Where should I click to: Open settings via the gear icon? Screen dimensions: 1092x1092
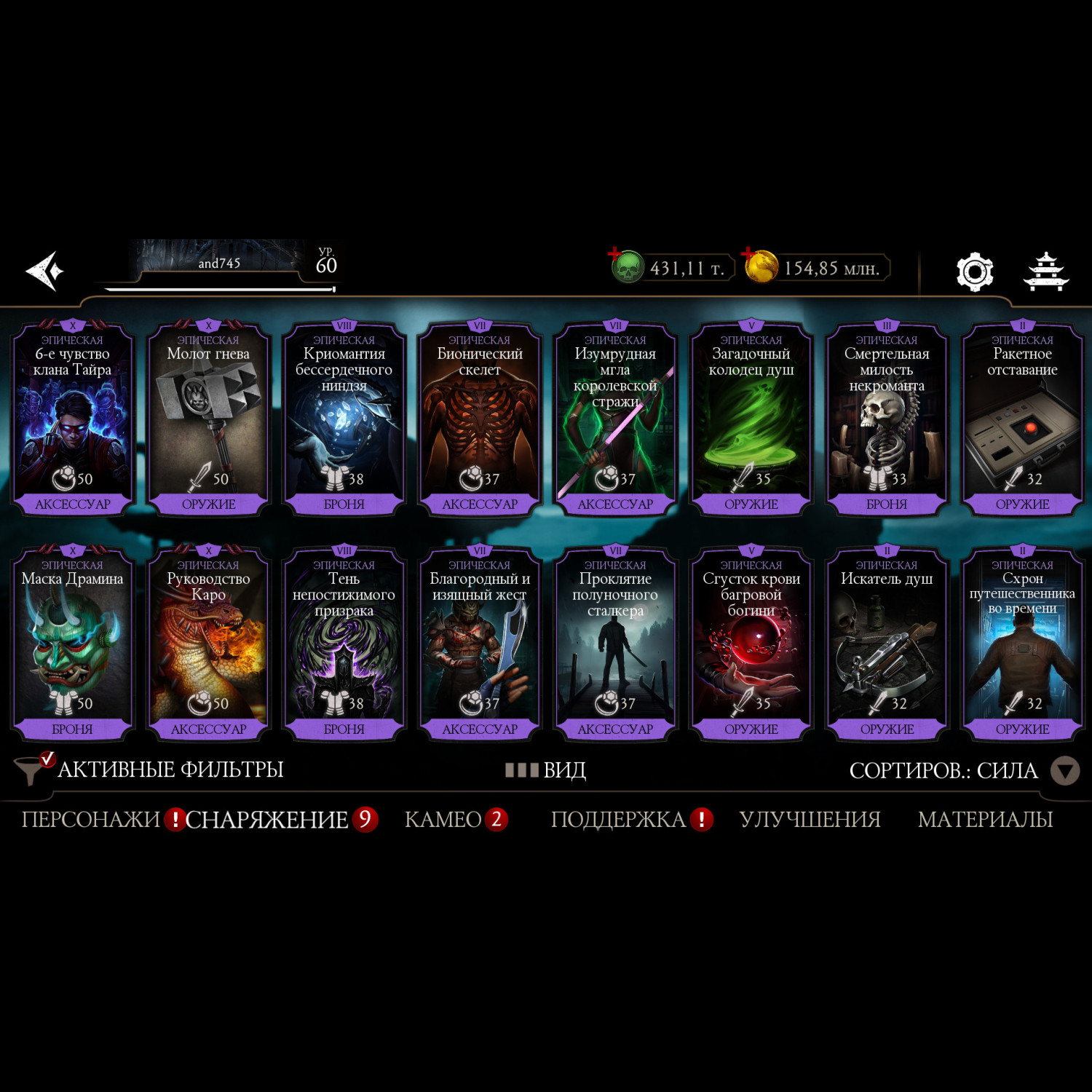975,272
